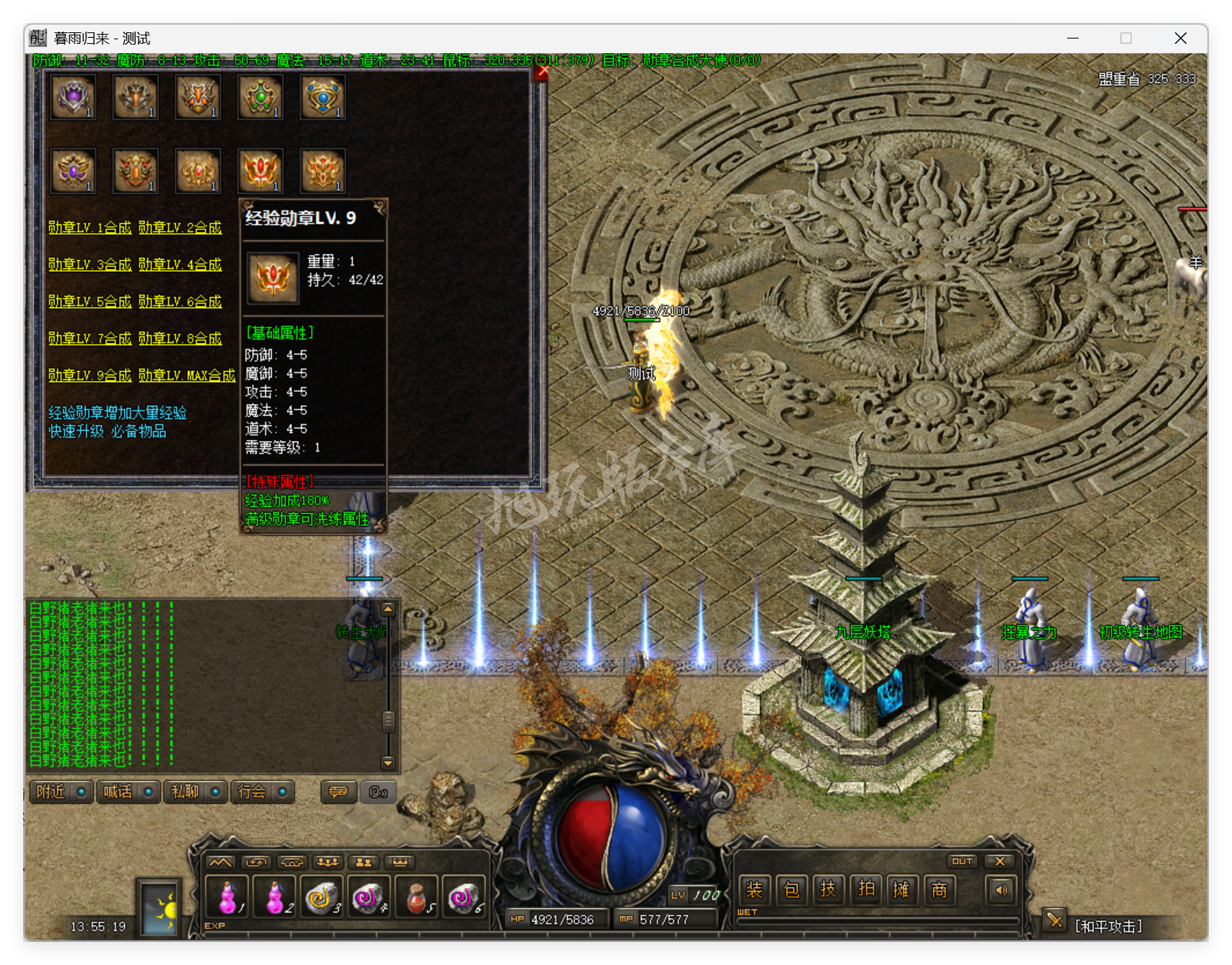
Task: Minimize the game window
Action: [1073, 39]
